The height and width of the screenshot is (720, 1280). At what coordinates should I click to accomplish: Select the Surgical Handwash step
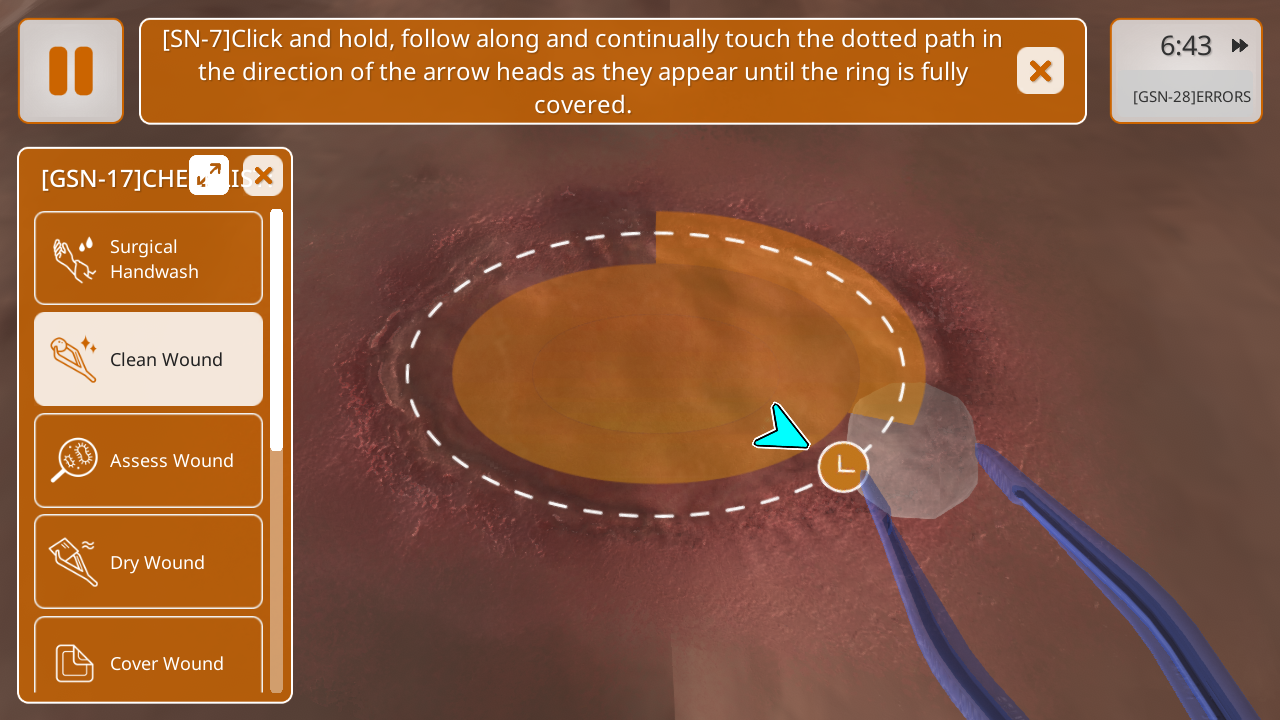click(x=149, y=258)
